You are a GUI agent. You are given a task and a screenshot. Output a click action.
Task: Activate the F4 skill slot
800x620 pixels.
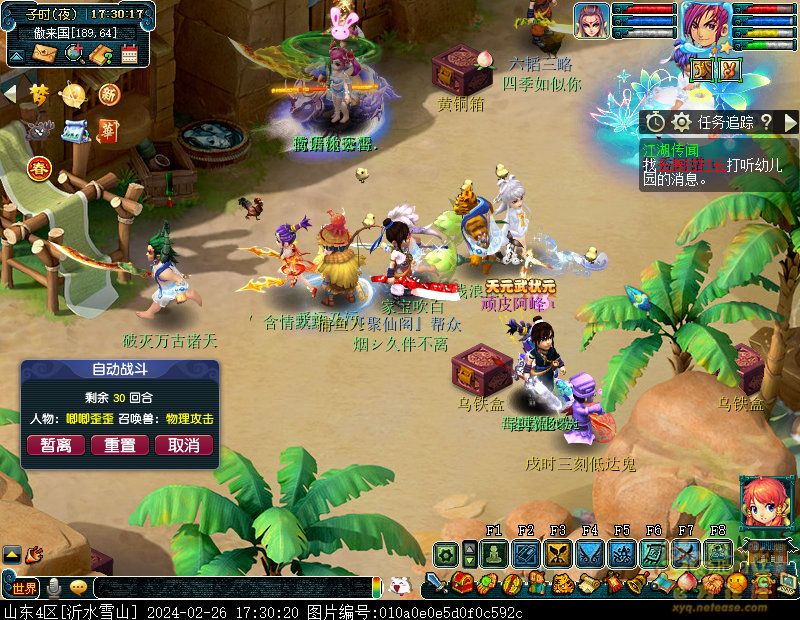pyautogui.click(x=590, y=554)
